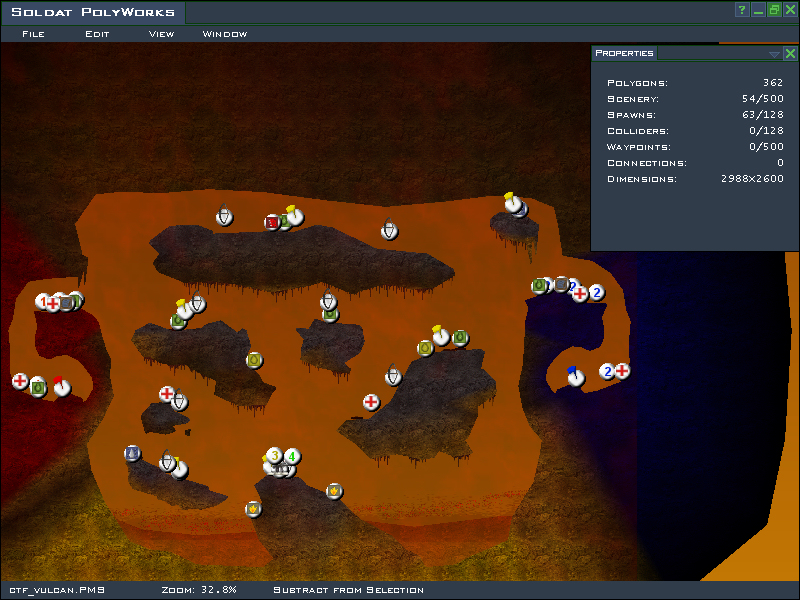
Task: Open the File menu
Action: point(33,34)
